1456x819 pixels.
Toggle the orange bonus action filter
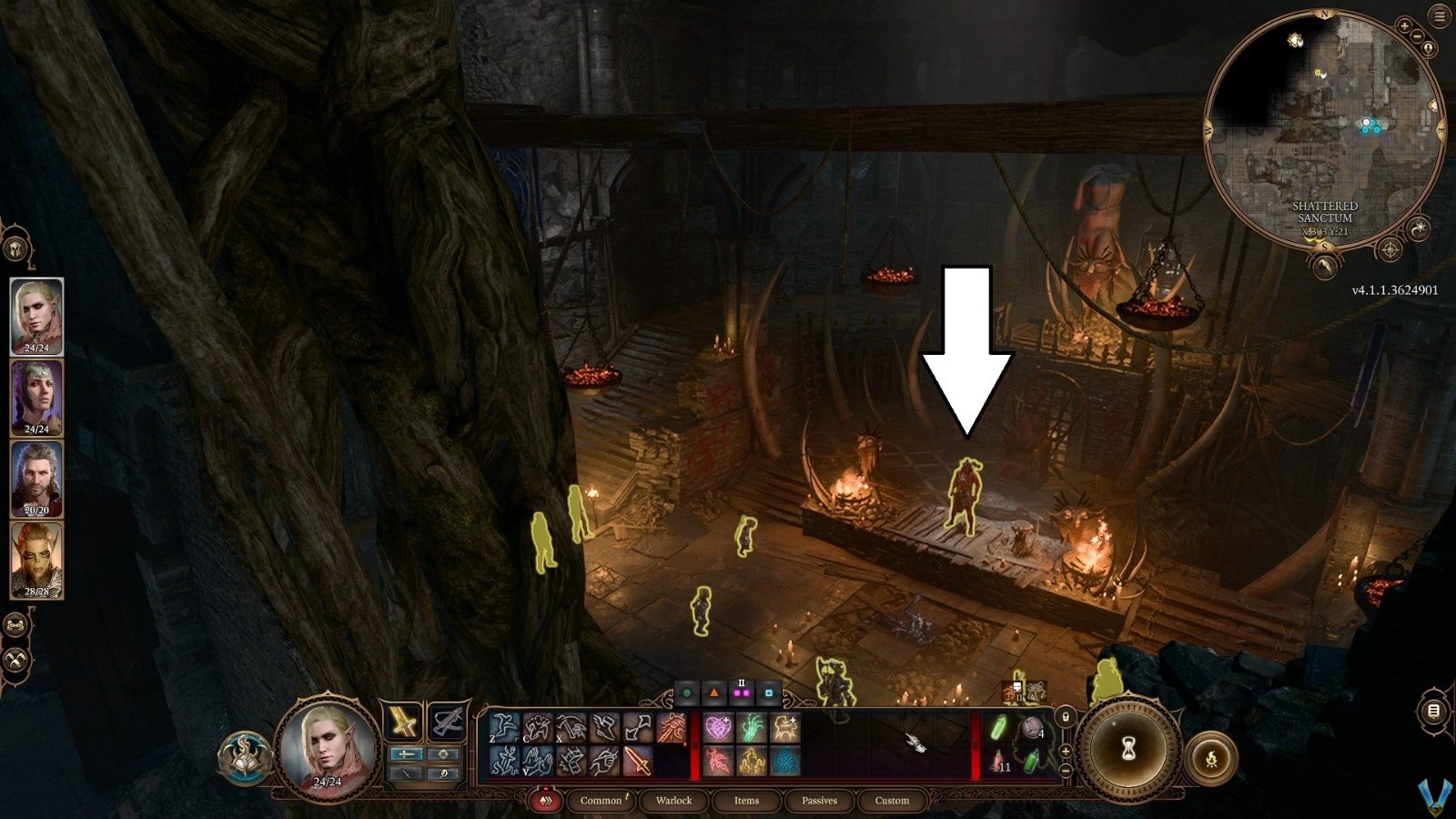pos(713,692)
